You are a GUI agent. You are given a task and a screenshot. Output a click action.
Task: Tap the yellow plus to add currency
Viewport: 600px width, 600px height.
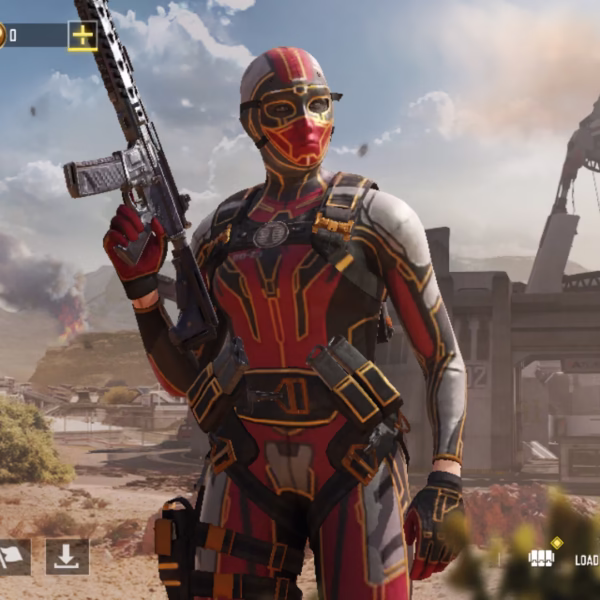click(x=82, y=36)
